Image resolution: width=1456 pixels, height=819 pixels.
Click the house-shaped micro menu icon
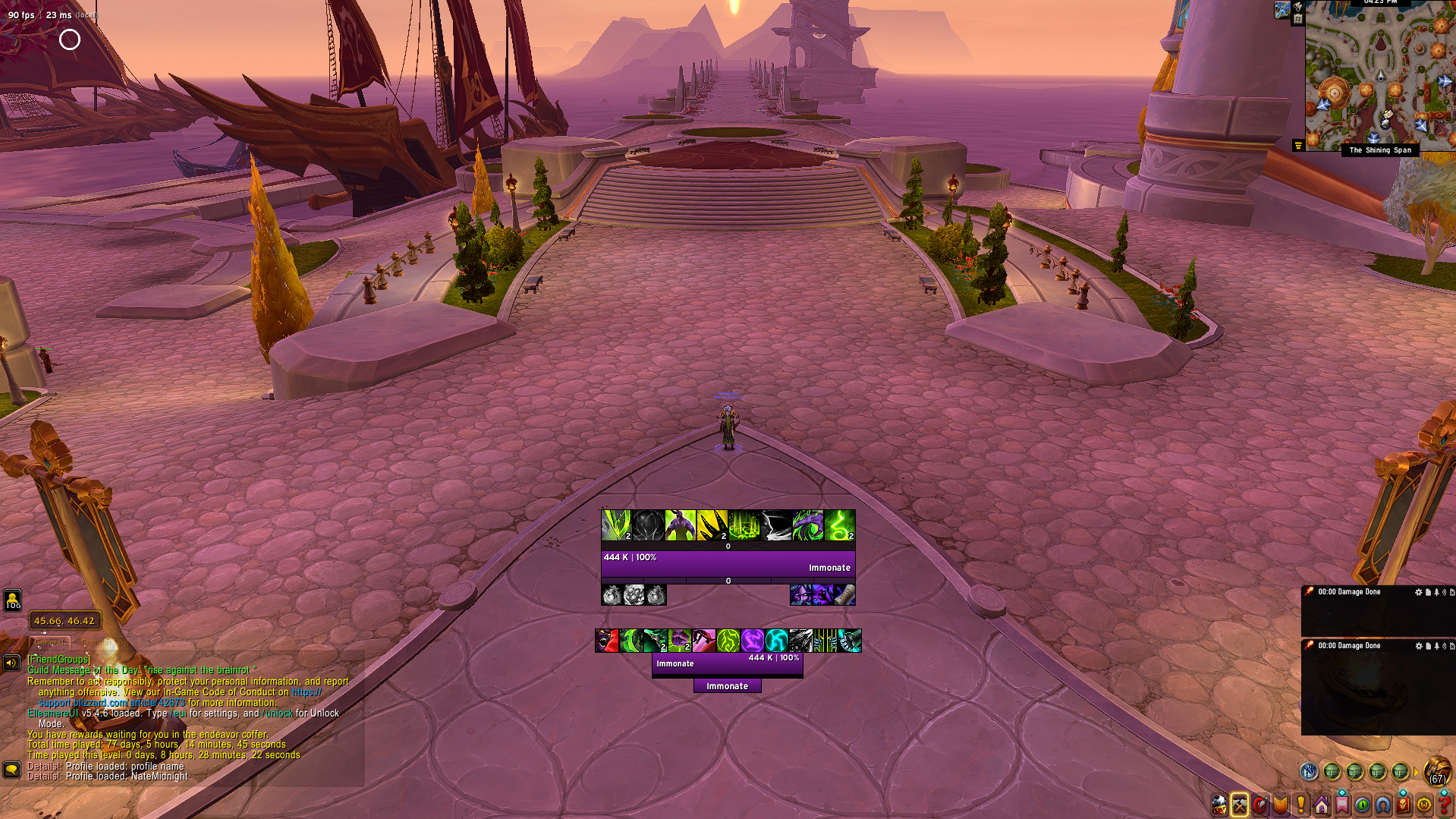[1322, 804]
